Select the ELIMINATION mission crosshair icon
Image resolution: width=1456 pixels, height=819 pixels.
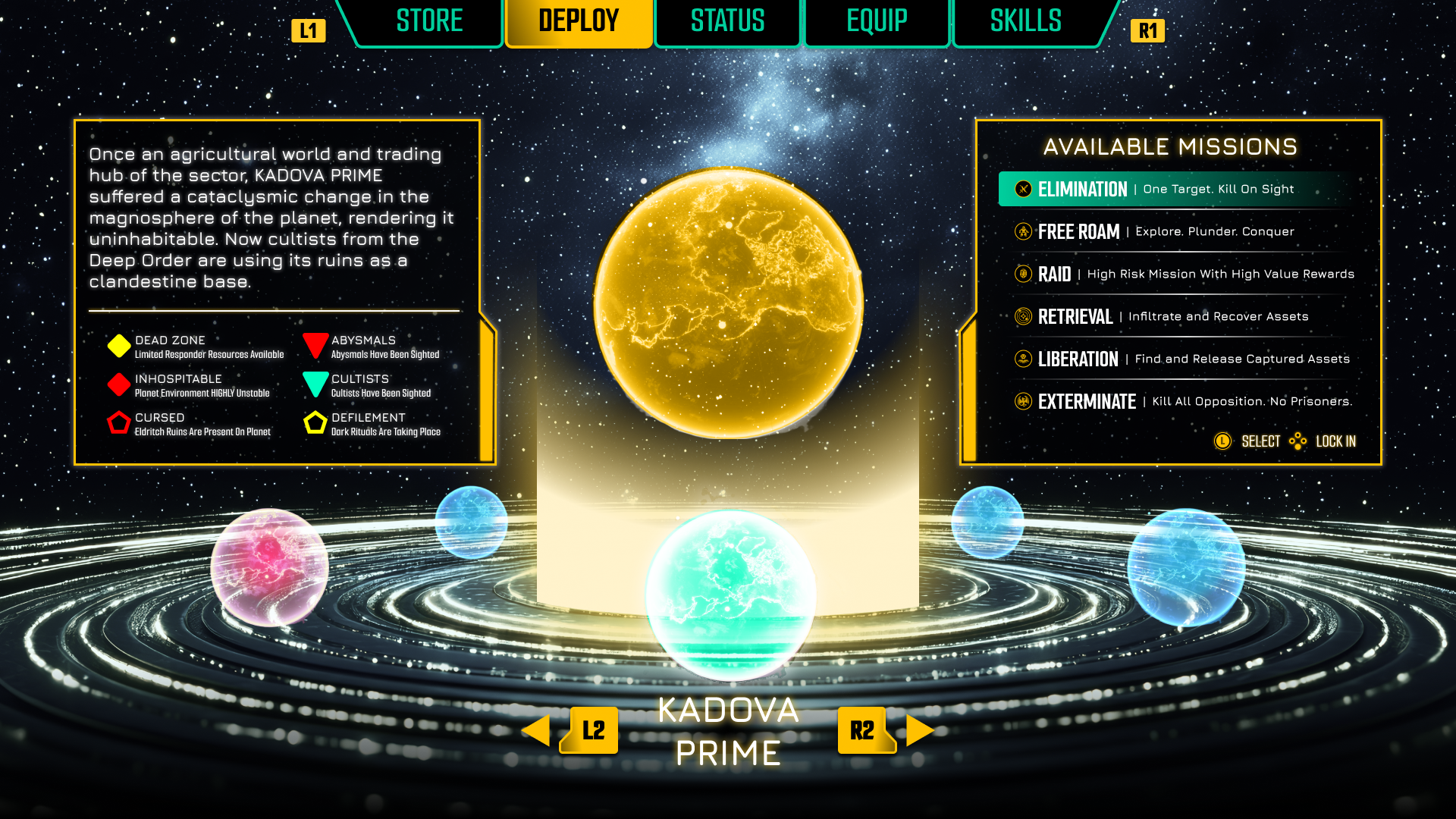click(x=1022, y=190)
